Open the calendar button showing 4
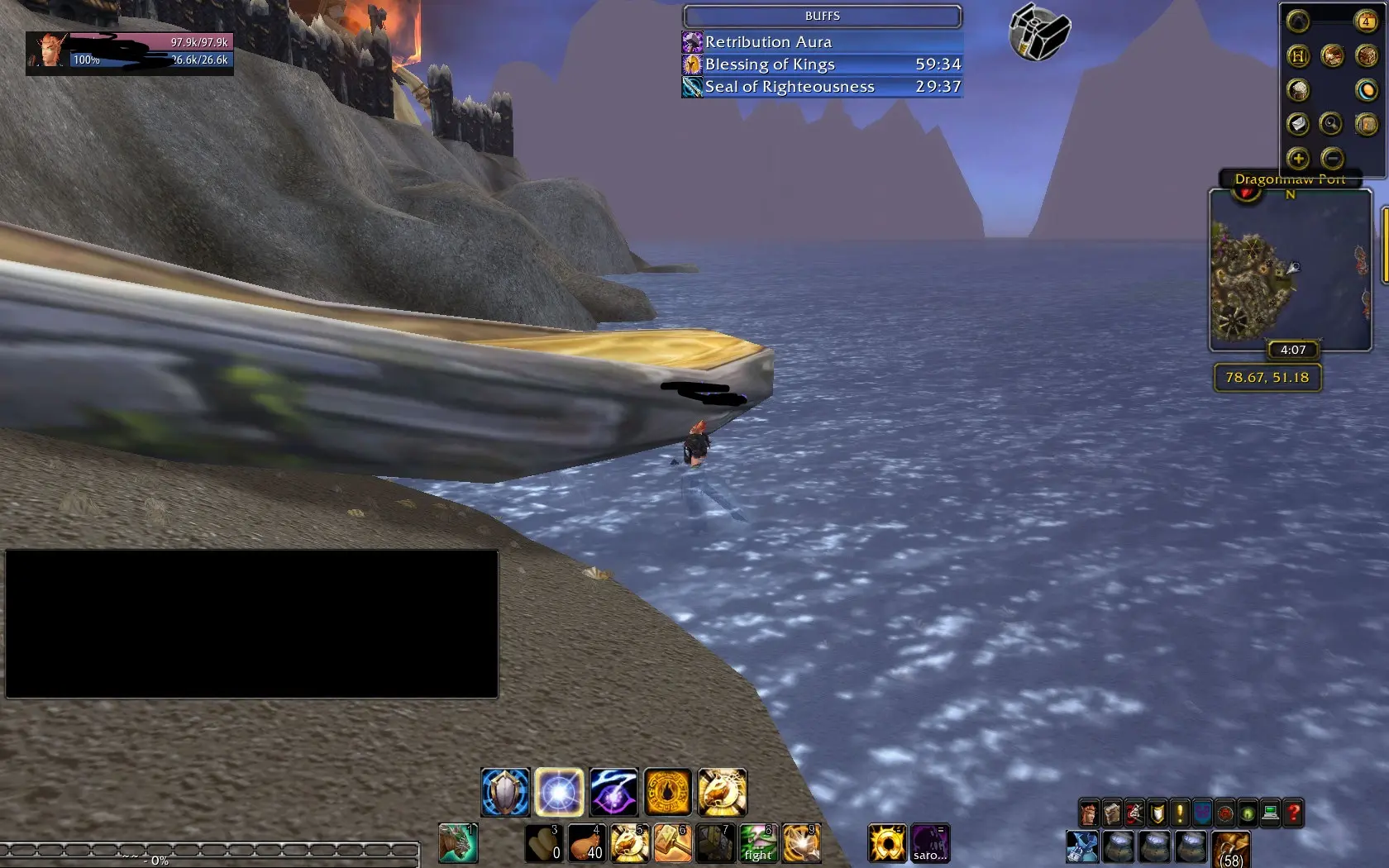 pos(1366,21)
